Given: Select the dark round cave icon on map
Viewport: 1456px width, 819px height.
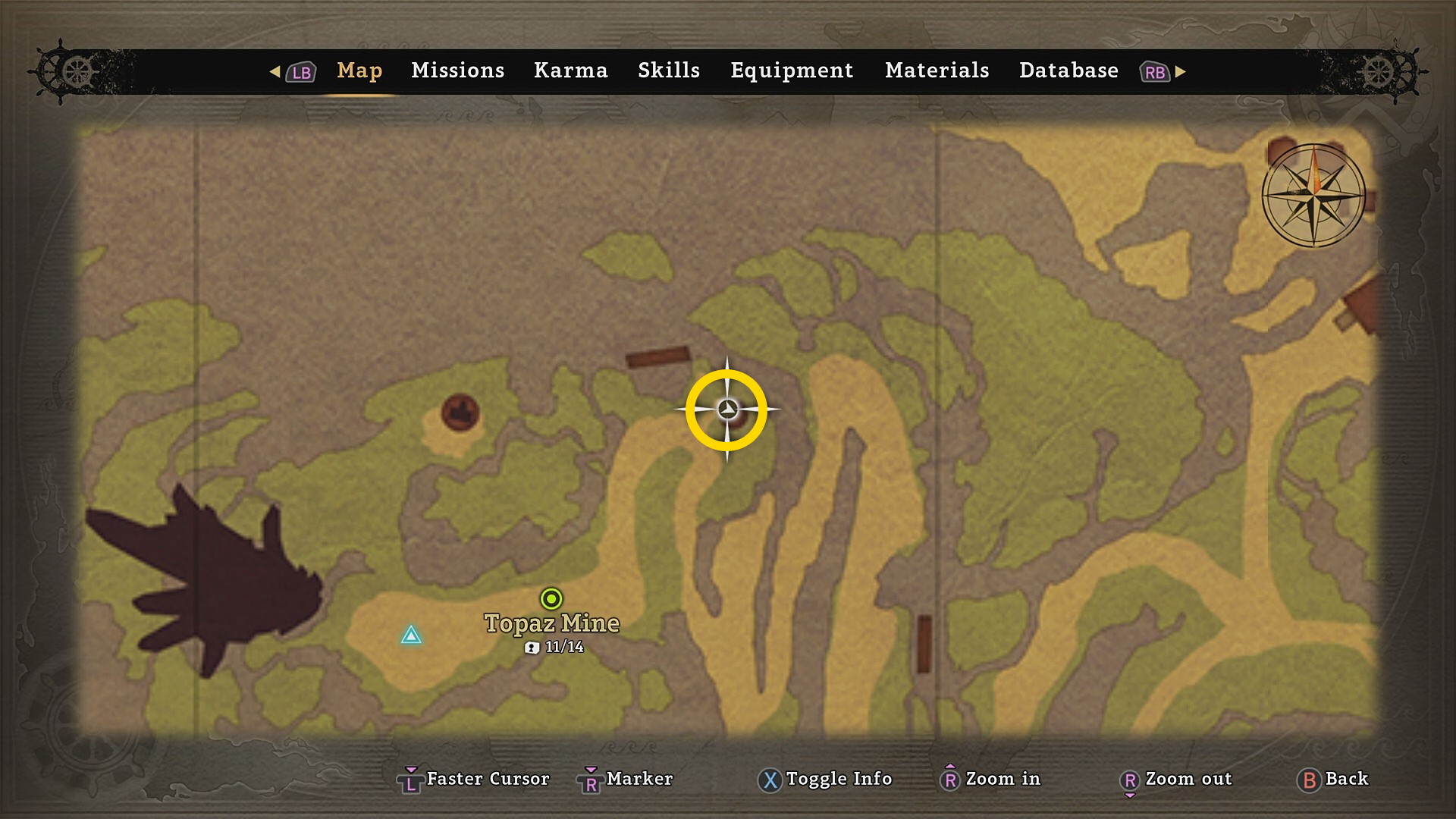Looking at the screenshot, I should pos(460,413).
